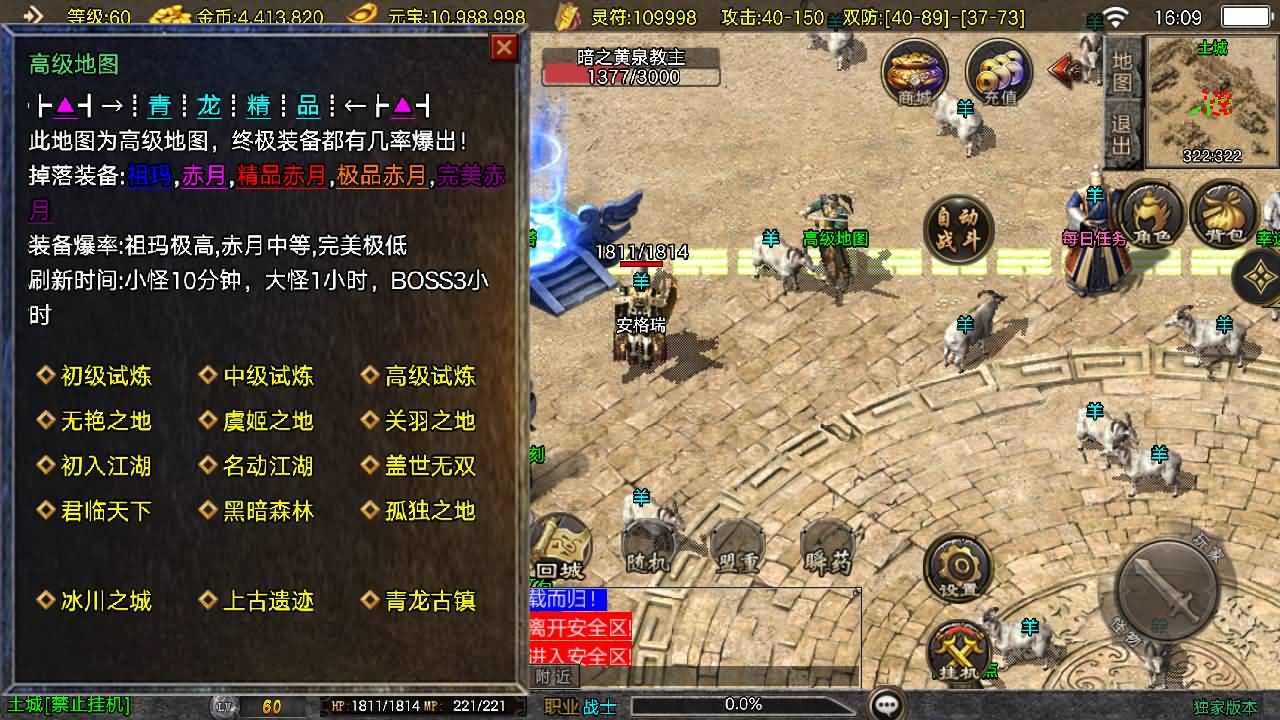
Task: Toggle 自动战斗 auto battle mode
Action: tap(959, 229)
